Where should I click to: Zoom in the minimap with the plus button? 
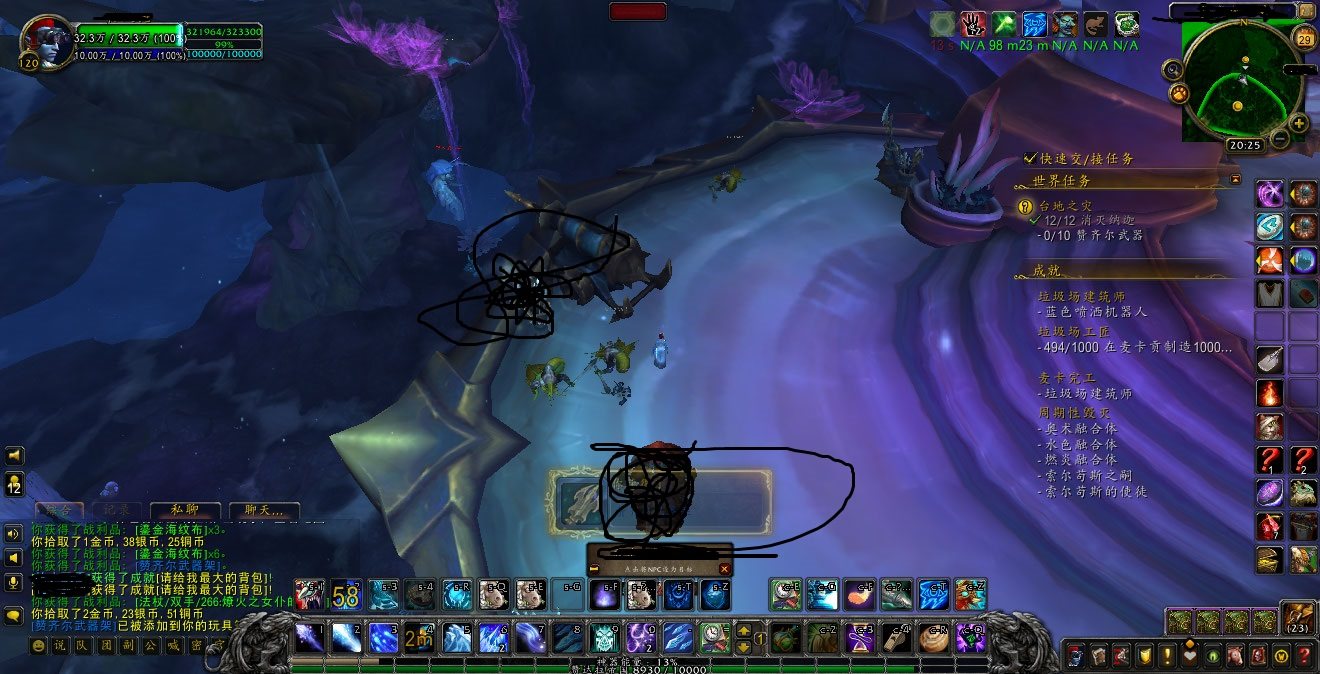(1299, 124)
